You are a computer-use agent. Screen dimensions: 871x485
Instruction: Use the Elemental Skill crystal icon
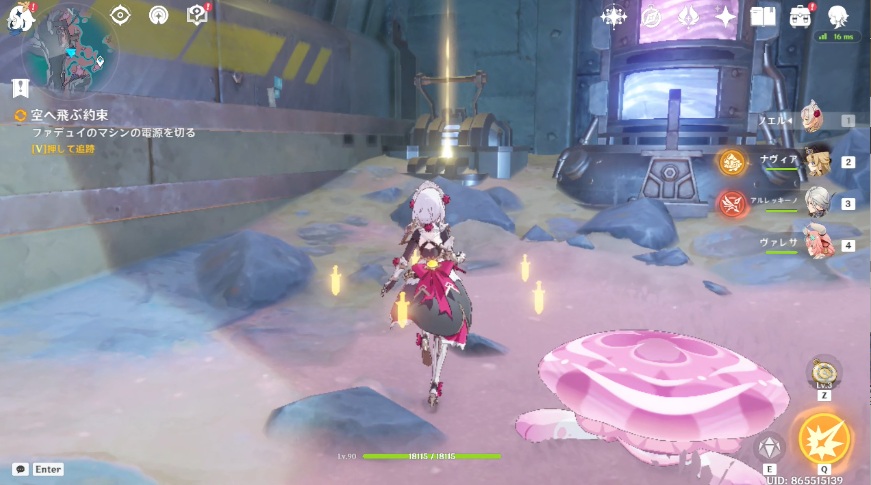pyautogui.click(x=769, y=447)
